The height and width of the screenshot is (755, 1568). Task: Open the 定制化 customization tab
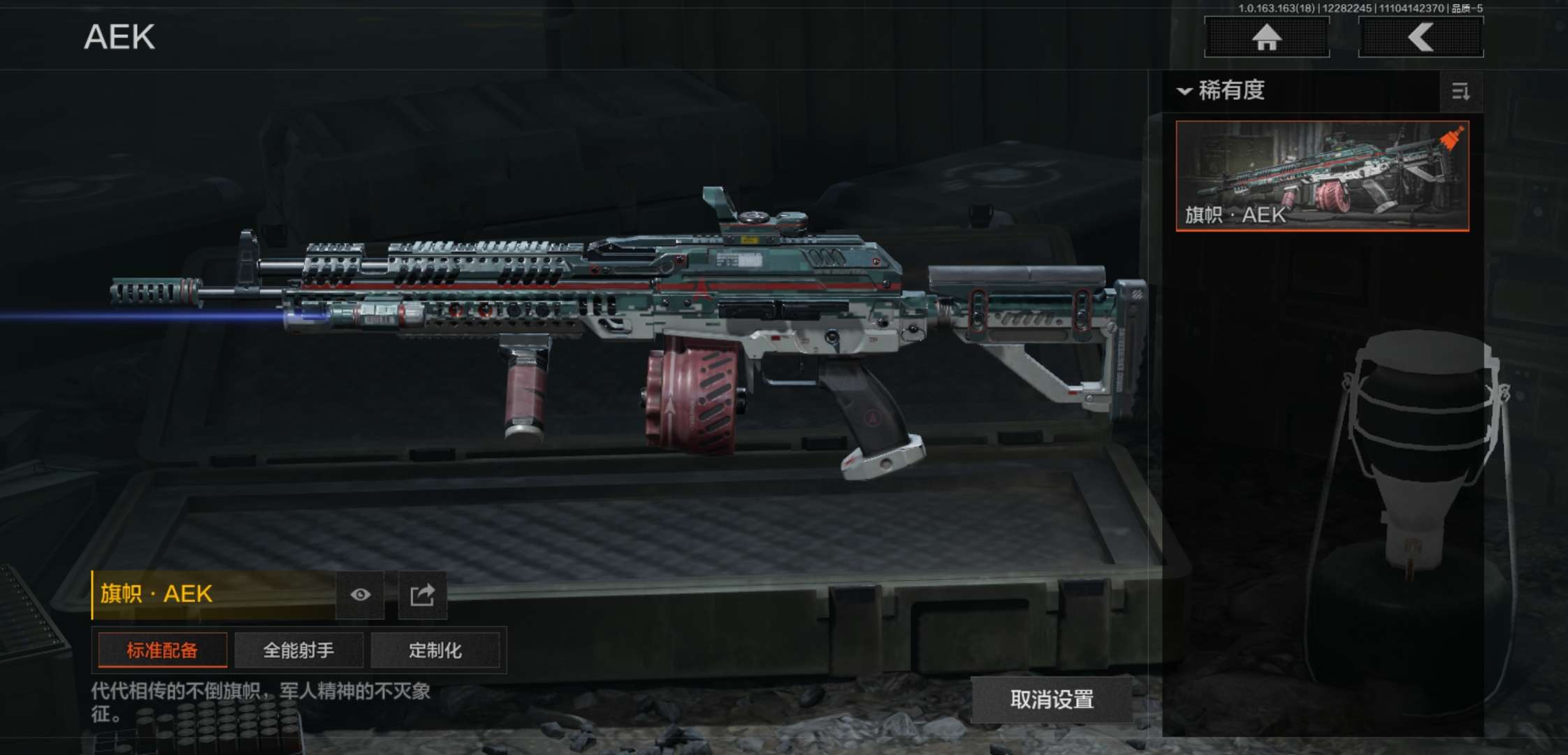tap(435, 651)
